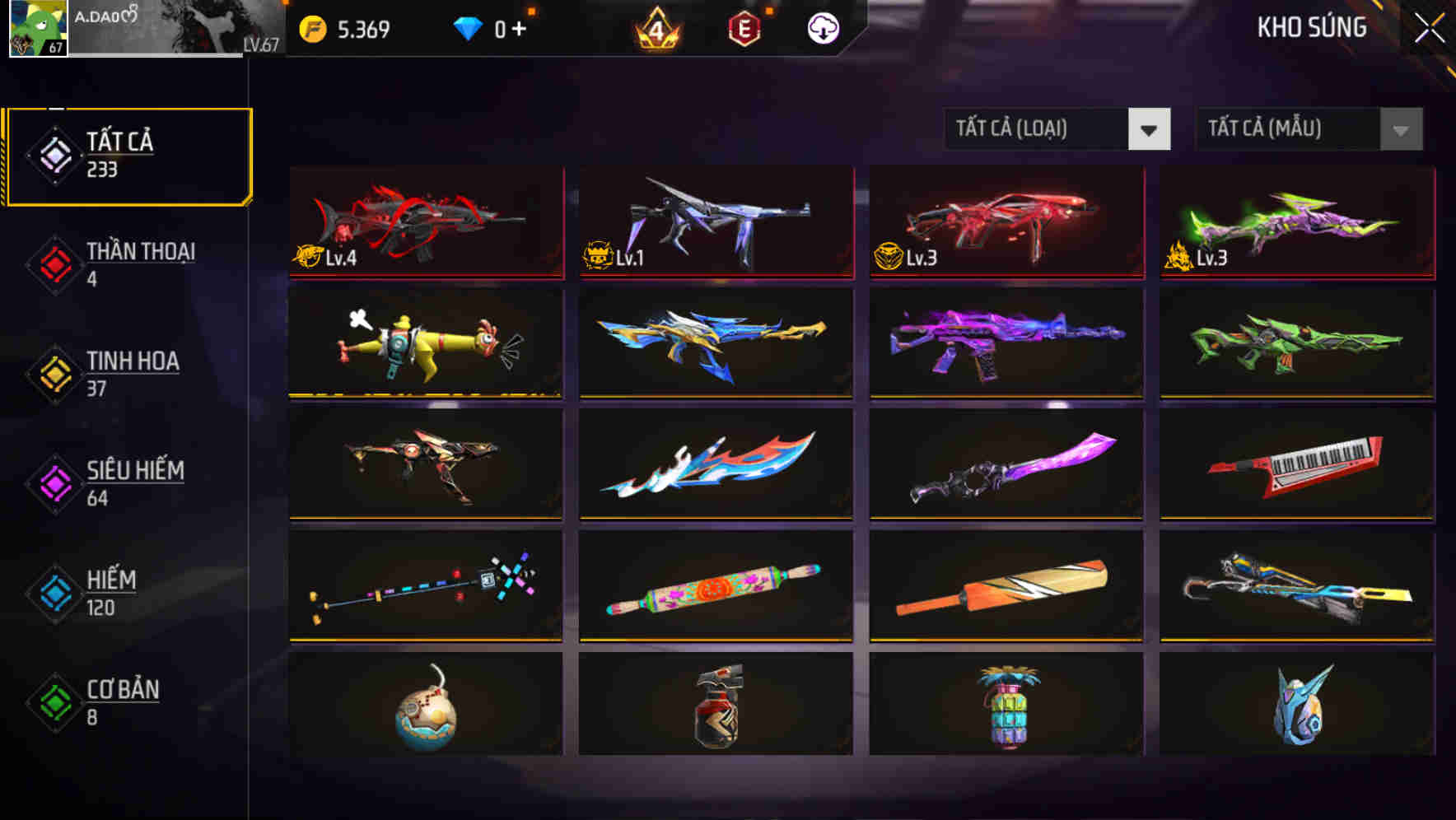
Task: Open the cloud download icon
Action: (823, 27)
